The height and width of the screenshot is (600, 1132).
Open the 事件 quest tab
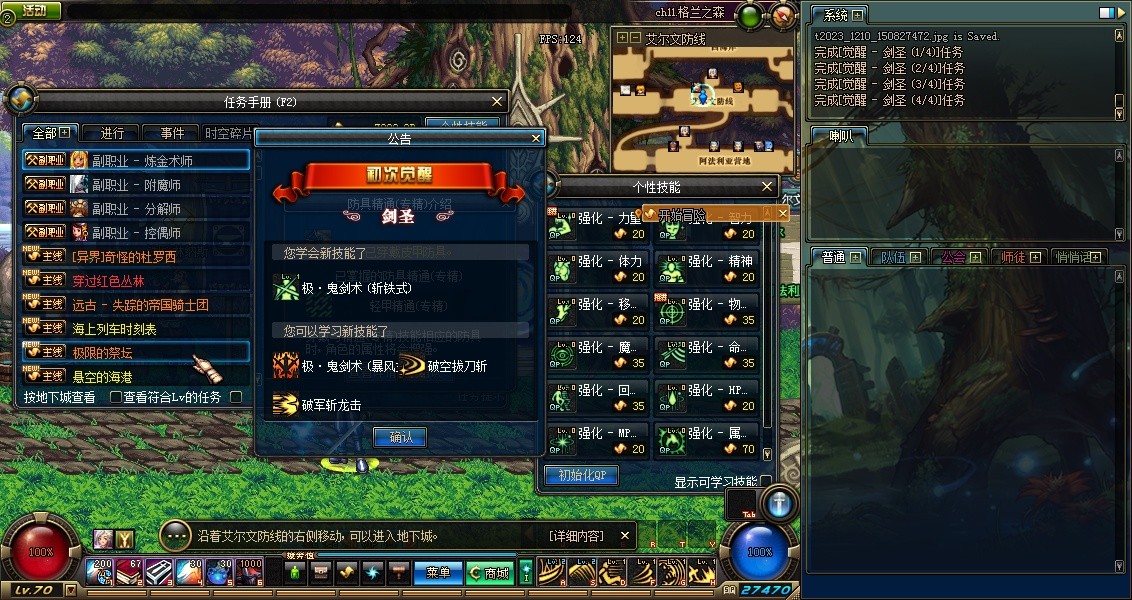[x=171, y=133]
